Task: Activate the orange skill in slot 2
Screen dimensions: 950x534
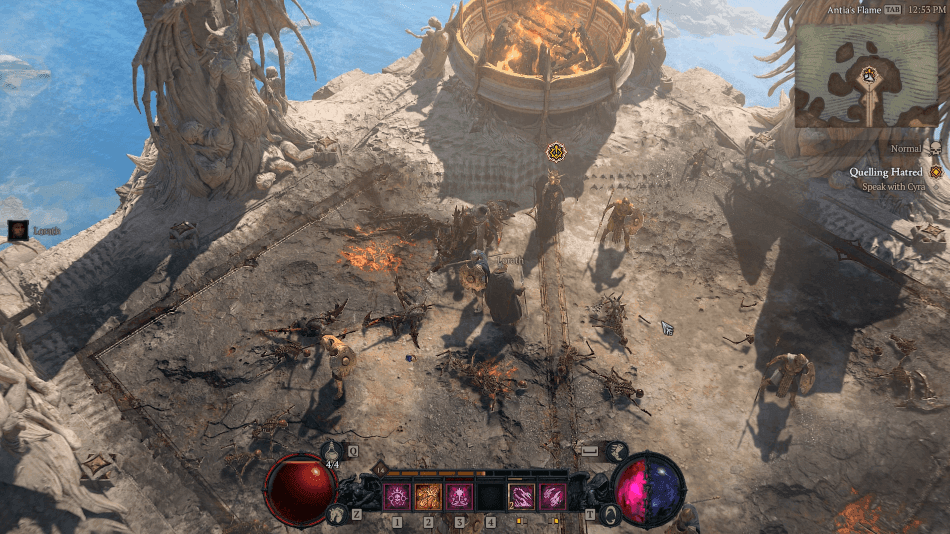Action: (428, 496)
